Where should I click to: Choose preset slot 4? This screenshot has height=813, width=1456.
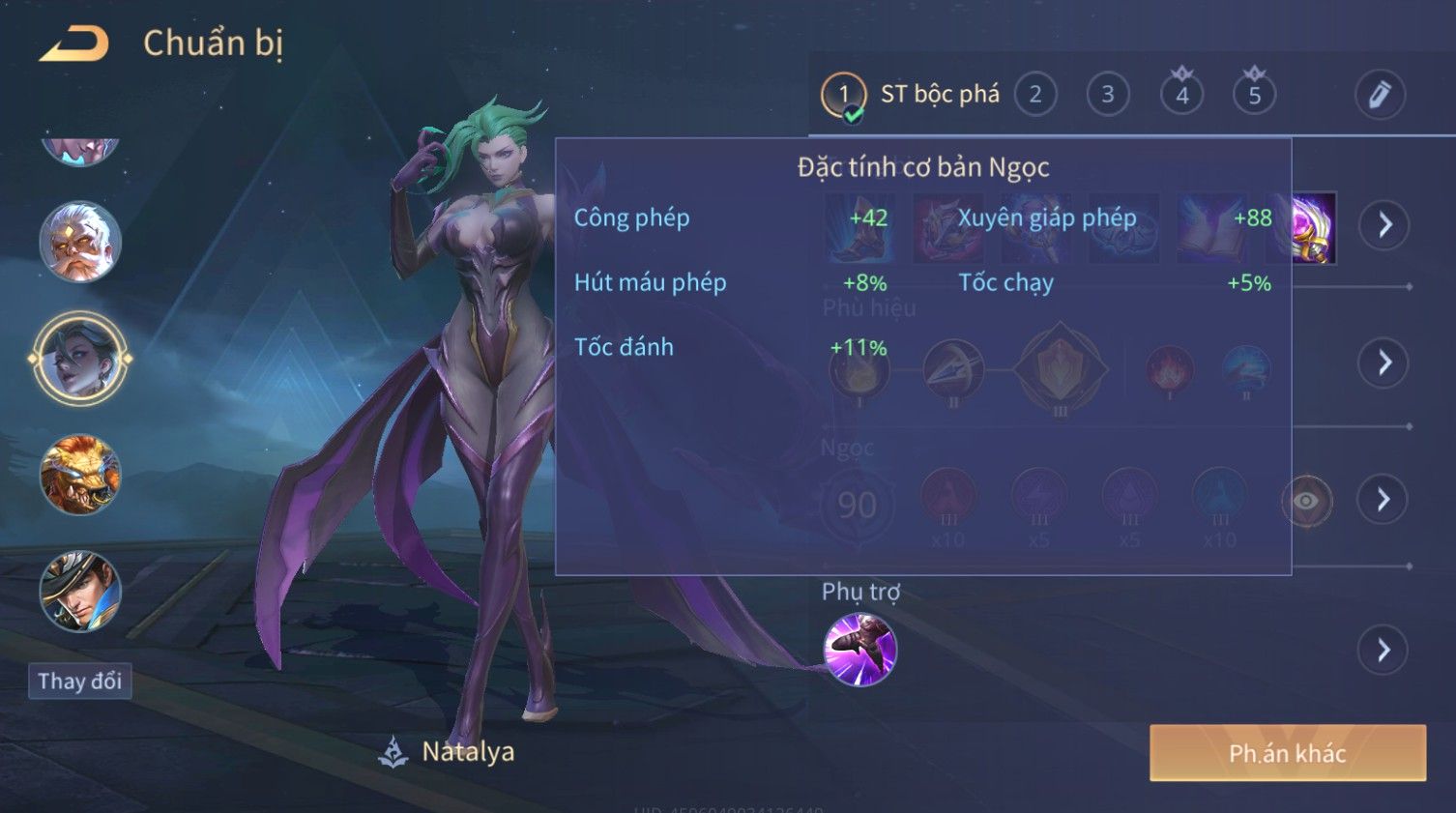(1181, 95)
